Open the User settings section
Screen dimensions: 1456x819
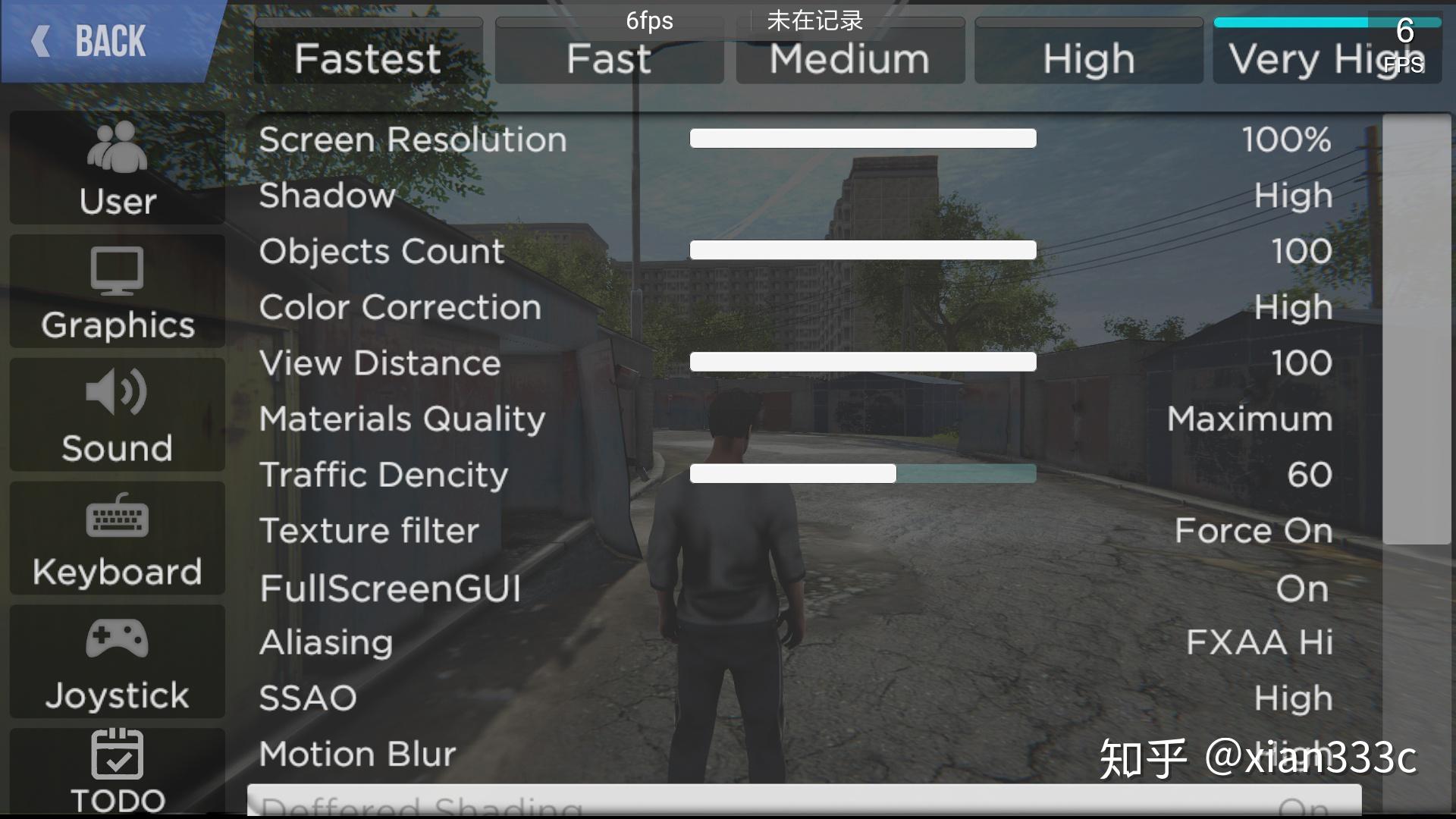coord(118,169)
